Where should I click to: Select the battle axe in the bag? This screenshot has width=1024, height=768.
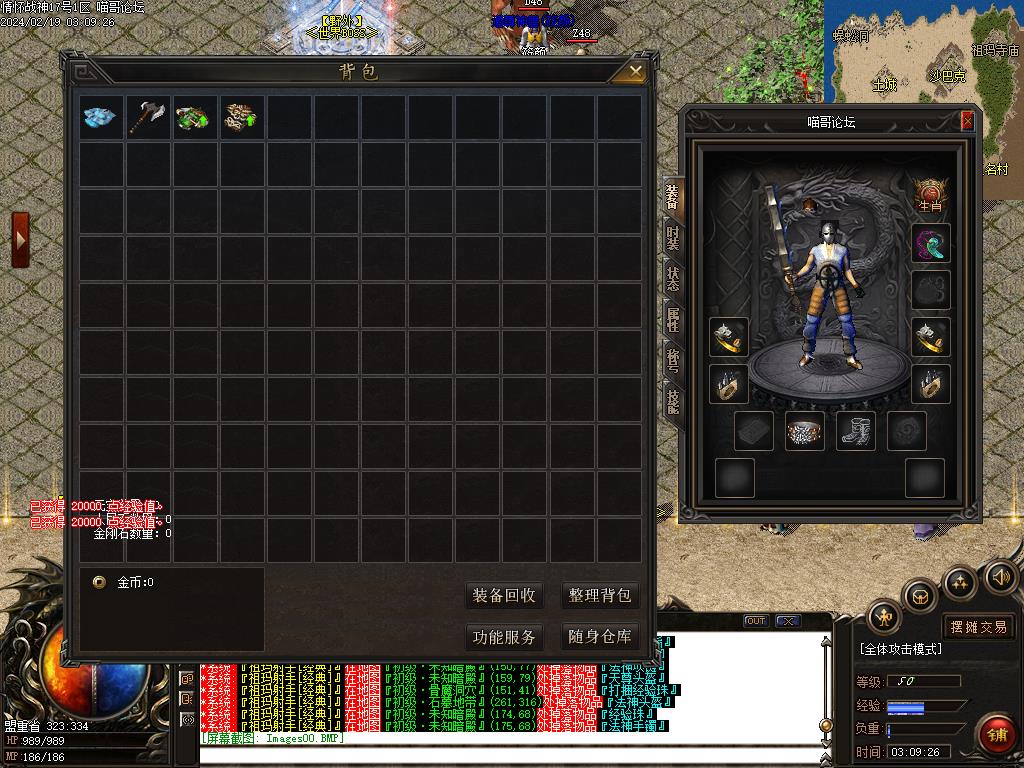[148, 117]
